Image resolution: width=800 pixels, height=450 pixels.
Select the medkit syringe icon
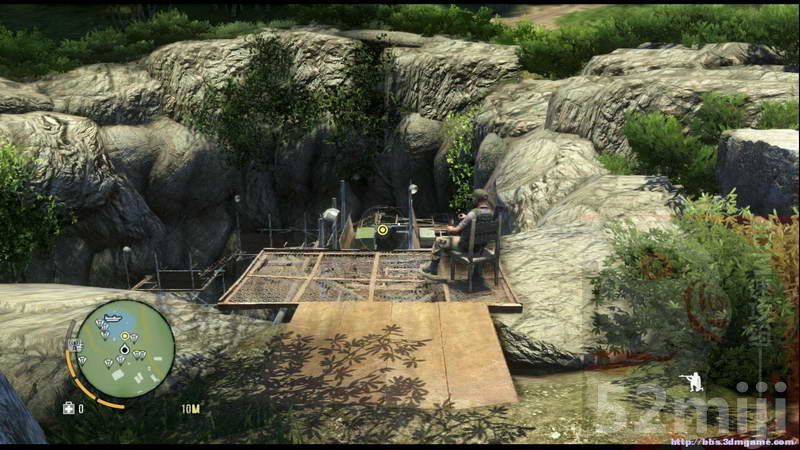point(69,408)
